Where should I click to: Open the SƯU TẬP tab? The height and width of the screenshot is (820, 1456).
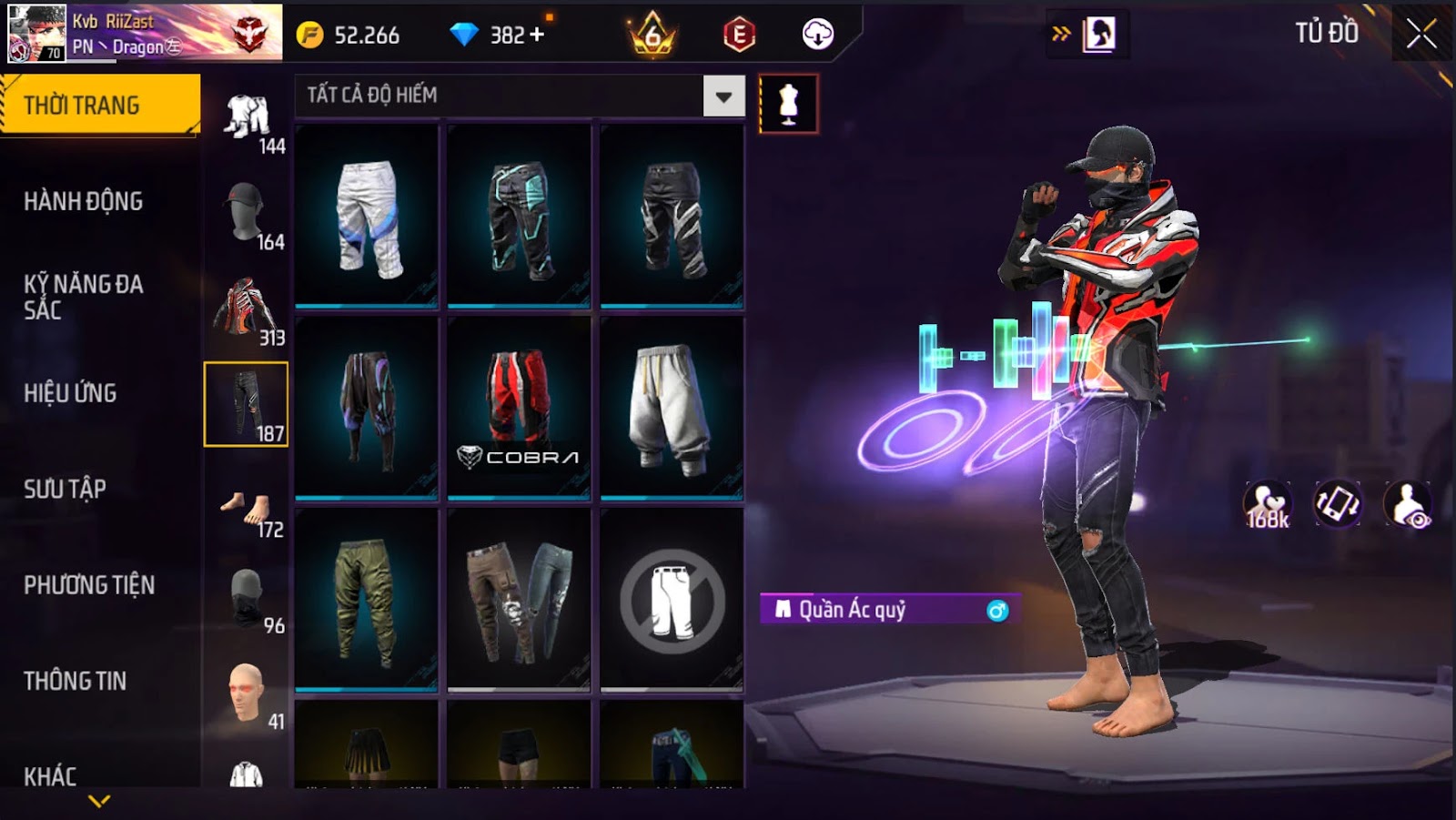click(x=65, y=489)
